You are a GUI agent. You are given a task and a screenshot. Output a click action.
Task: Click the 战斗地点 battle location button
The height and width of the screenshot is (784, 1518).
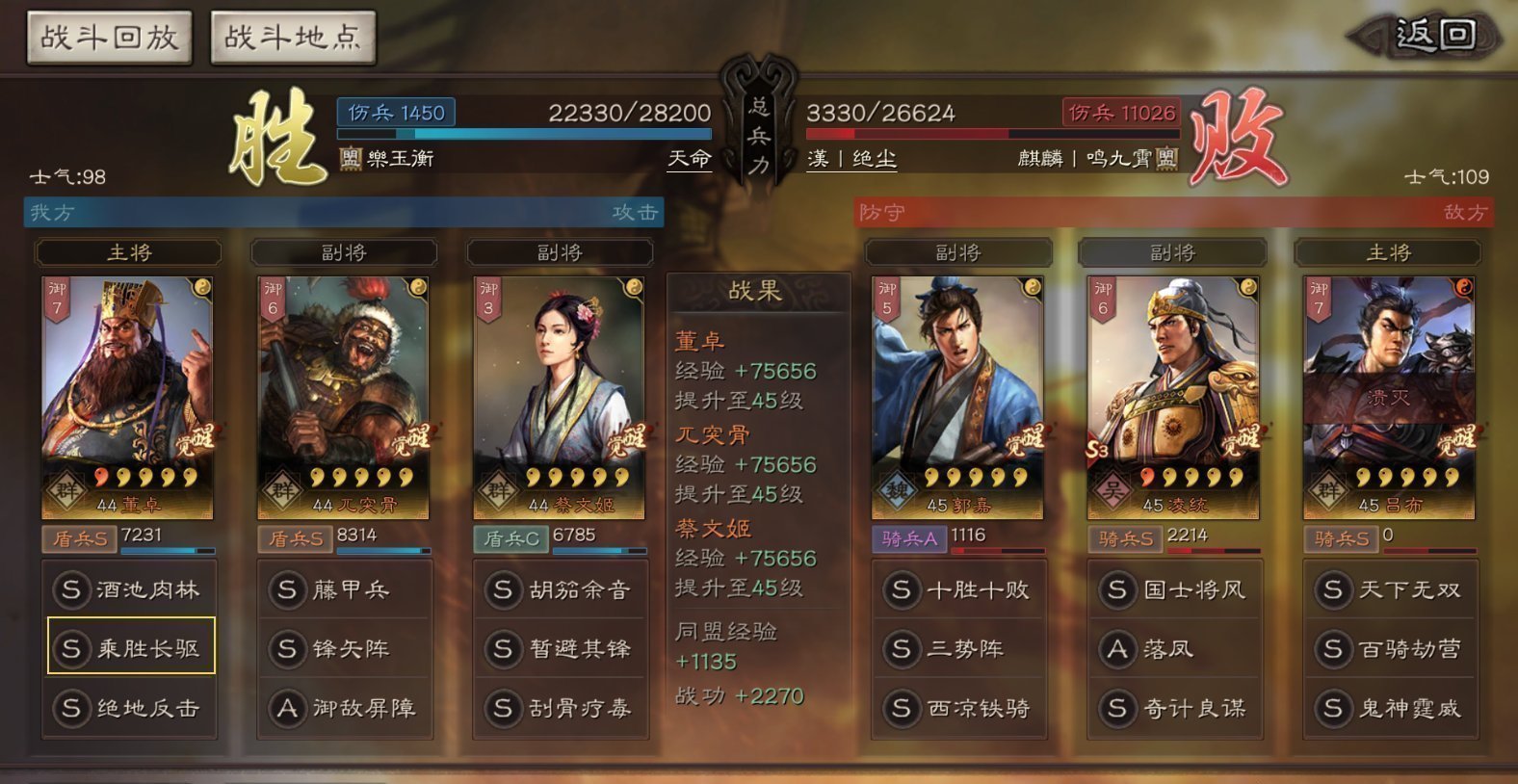(x=292, y=38)
